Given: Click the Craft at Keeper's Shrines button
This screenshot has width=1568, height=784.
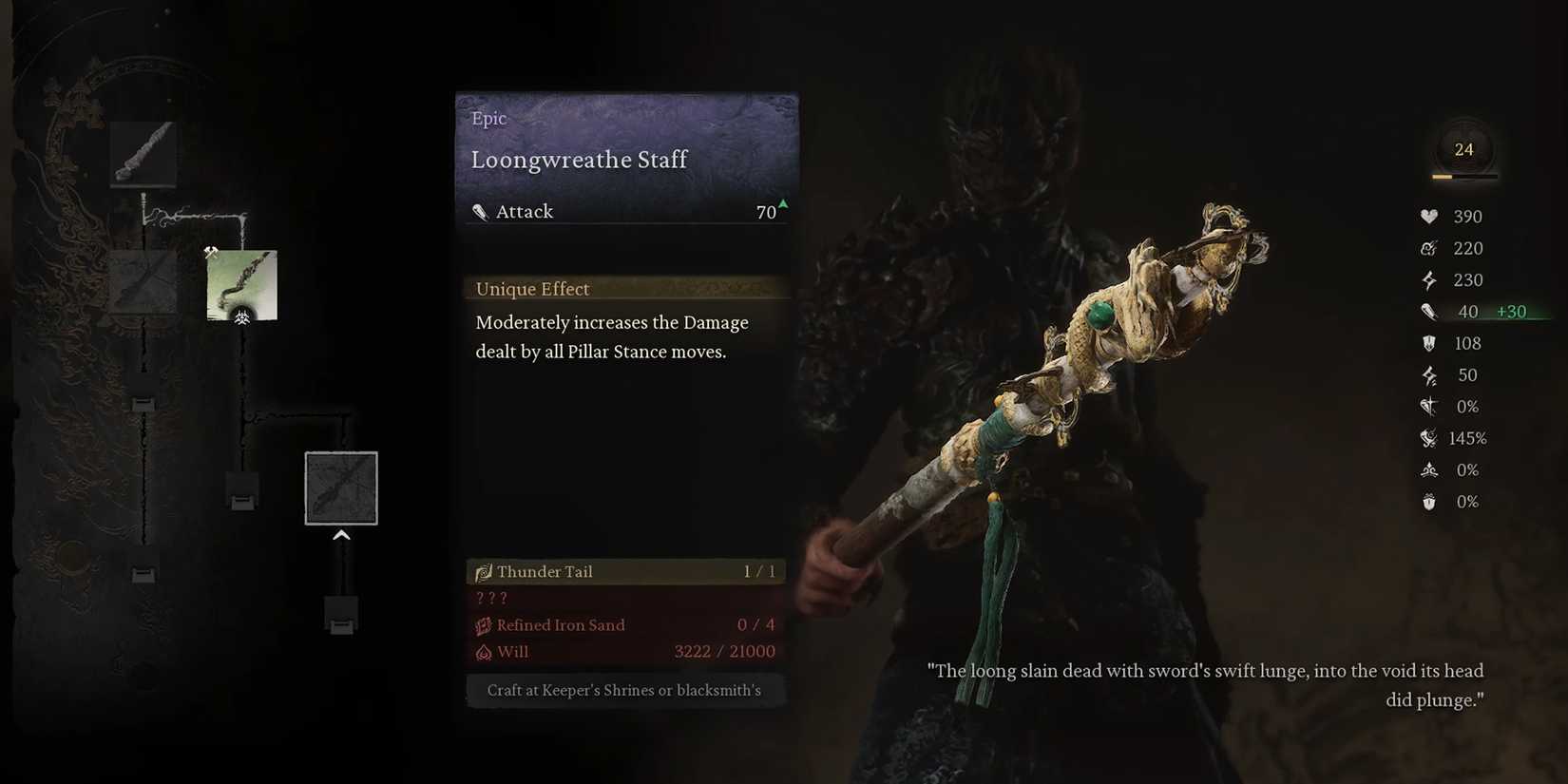Looking at the screenshot, I should click(625, 690).
